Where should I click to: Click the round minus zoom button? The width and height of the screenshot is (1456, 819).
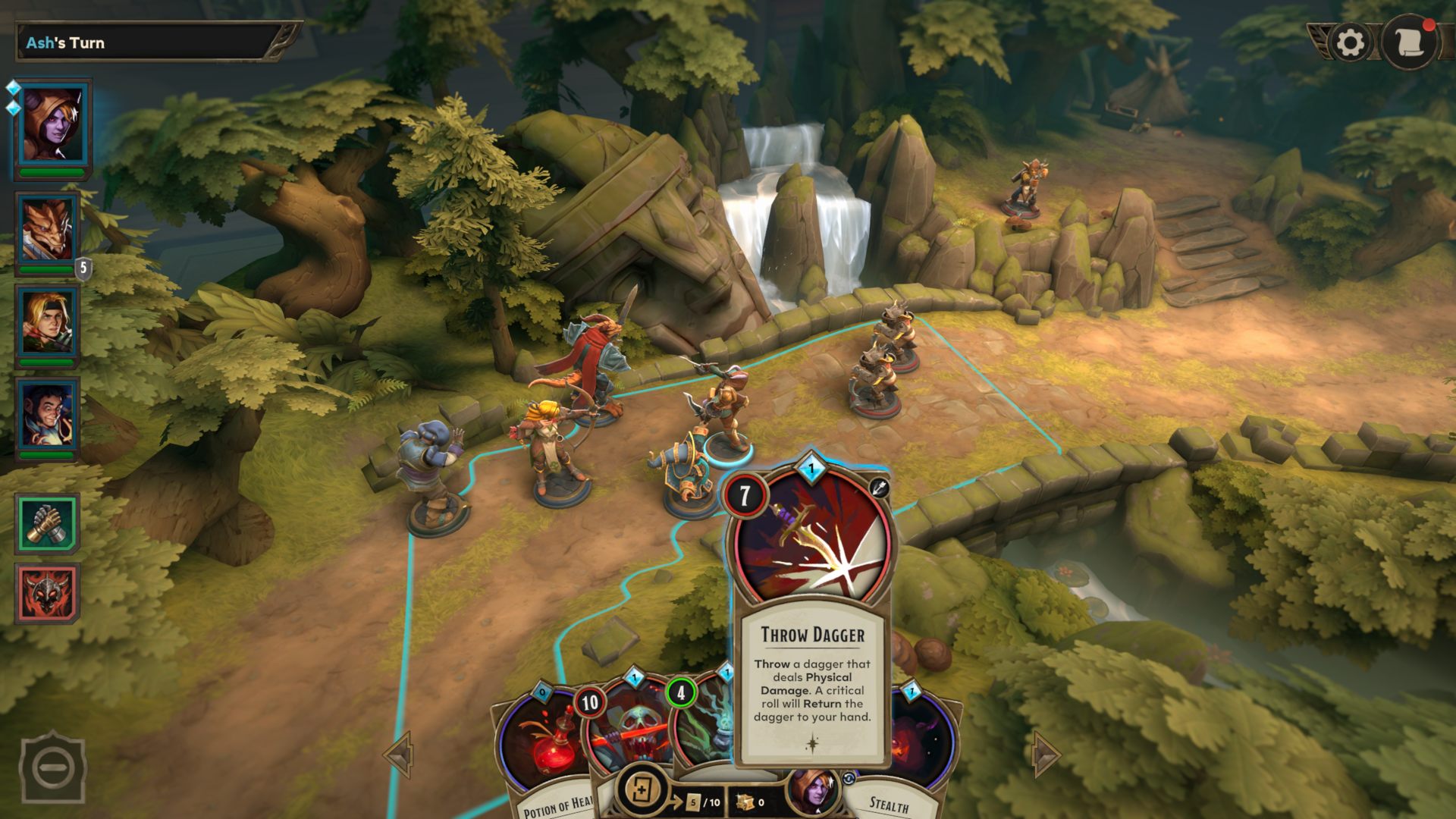click(52, 767)
